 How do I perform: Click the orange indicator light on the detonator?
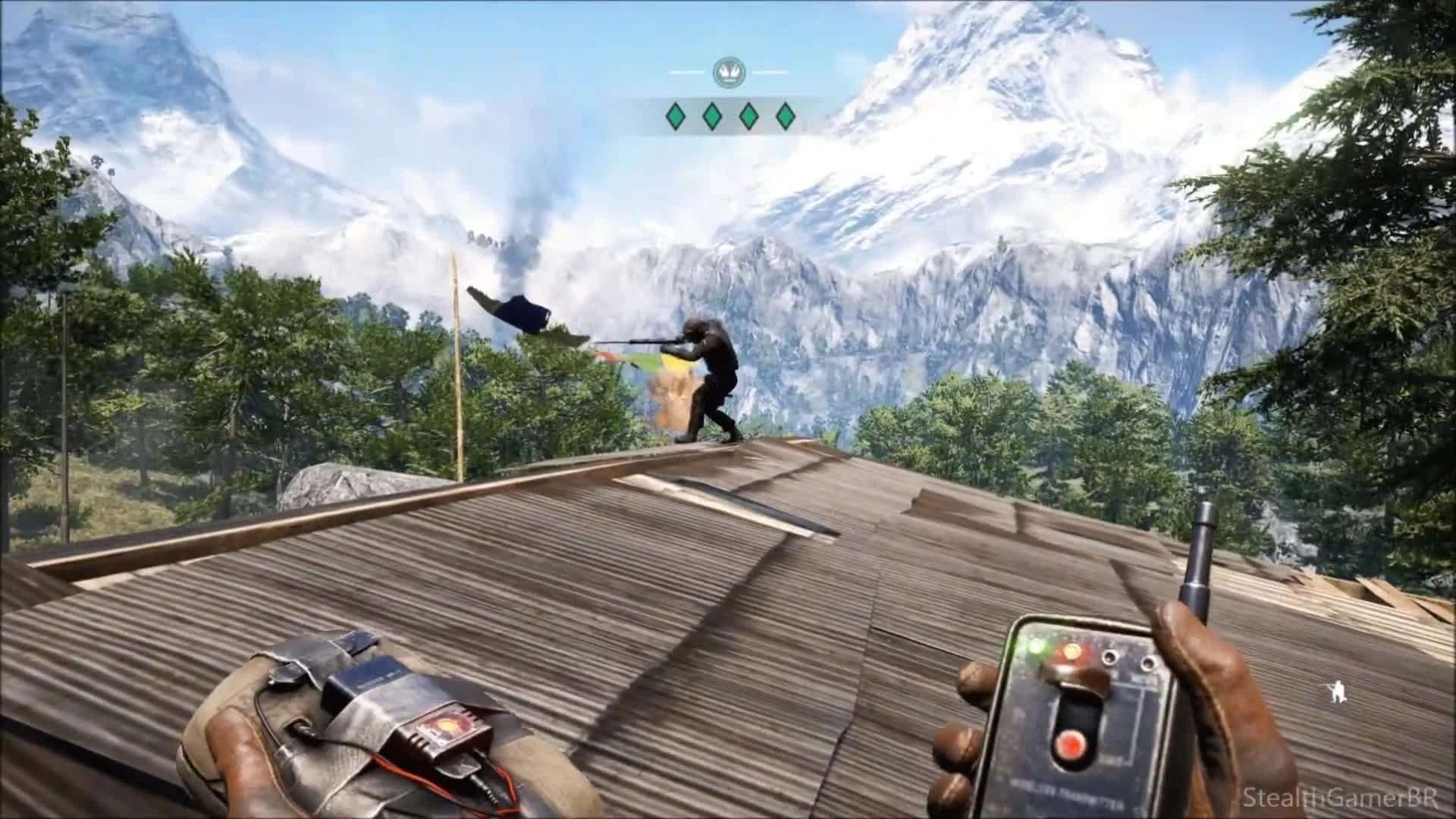click(x=1072, y=651)
